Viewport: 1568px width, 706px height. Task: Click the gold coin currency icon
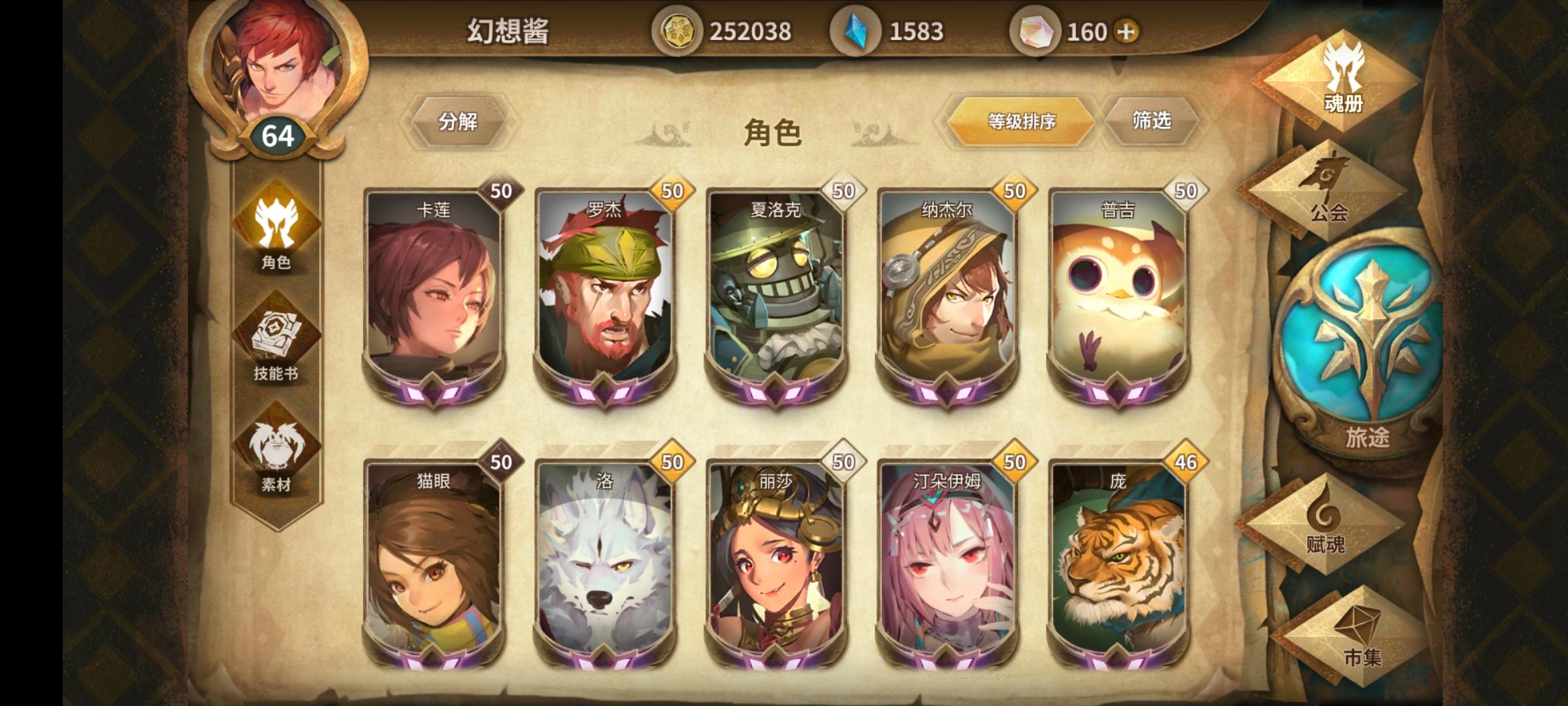(677, 29)
